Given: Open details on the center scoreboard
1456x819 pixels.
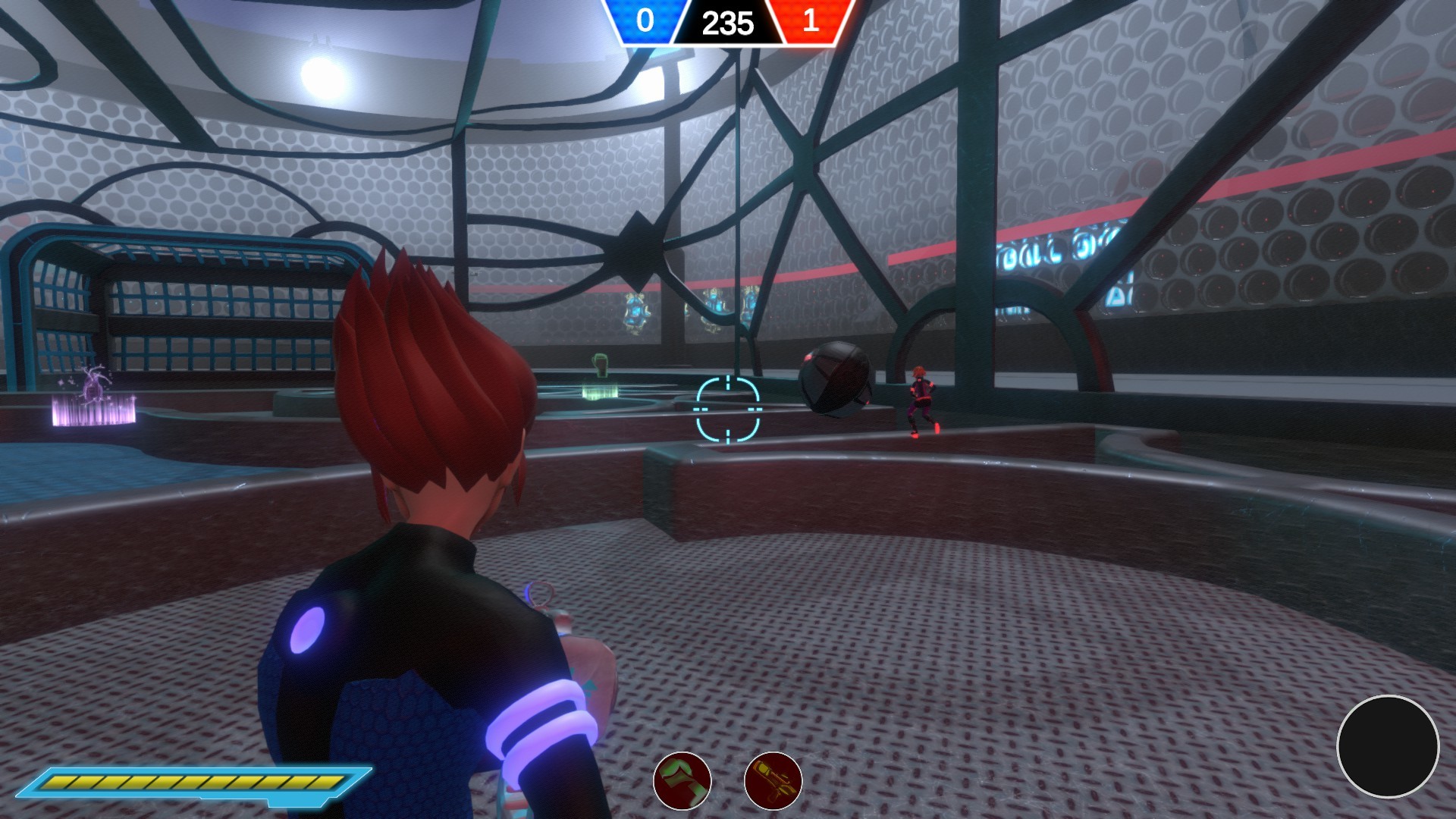Looking at the screenshot, I should (726, 22).
